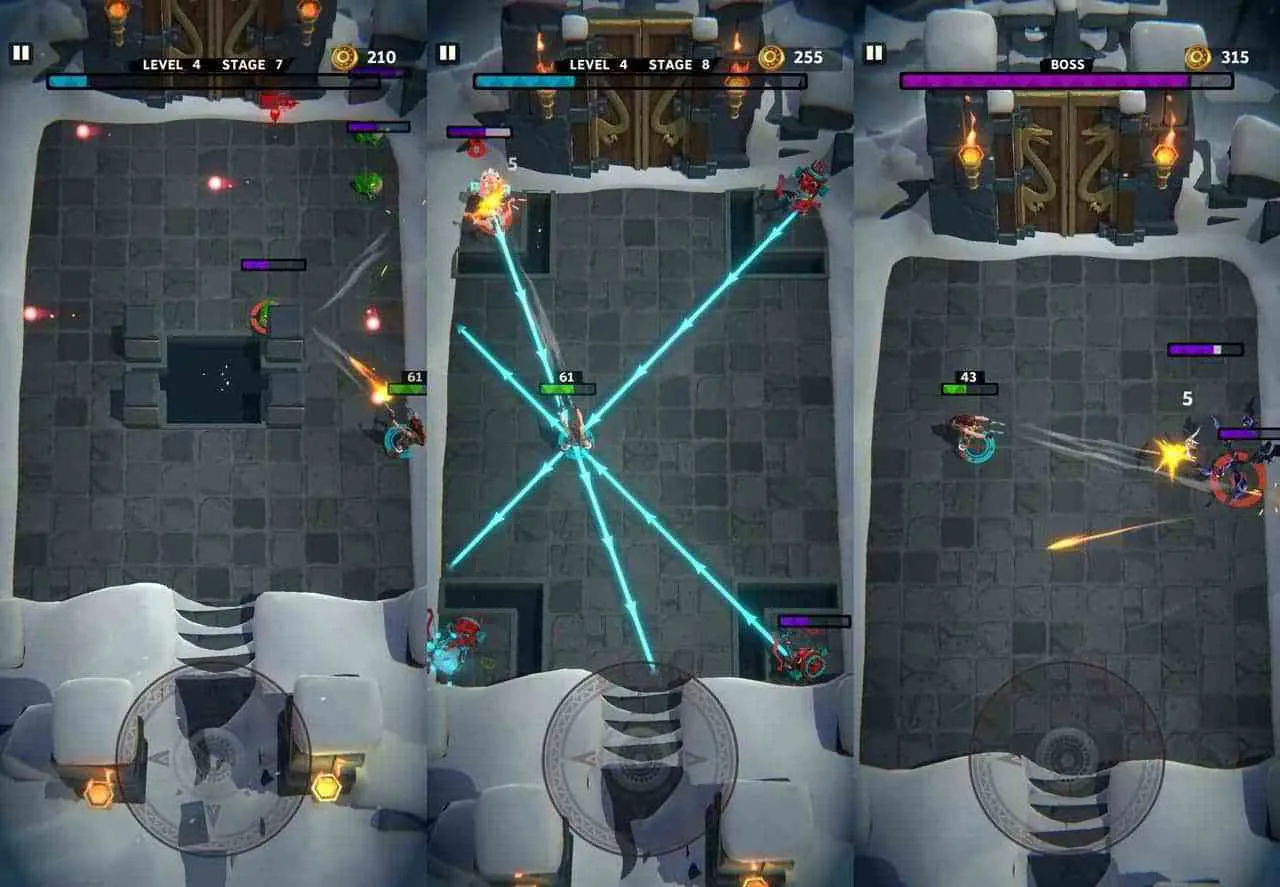Click the green turtle enemy in left panel
1280x887 pixels.
pos(366,183)
